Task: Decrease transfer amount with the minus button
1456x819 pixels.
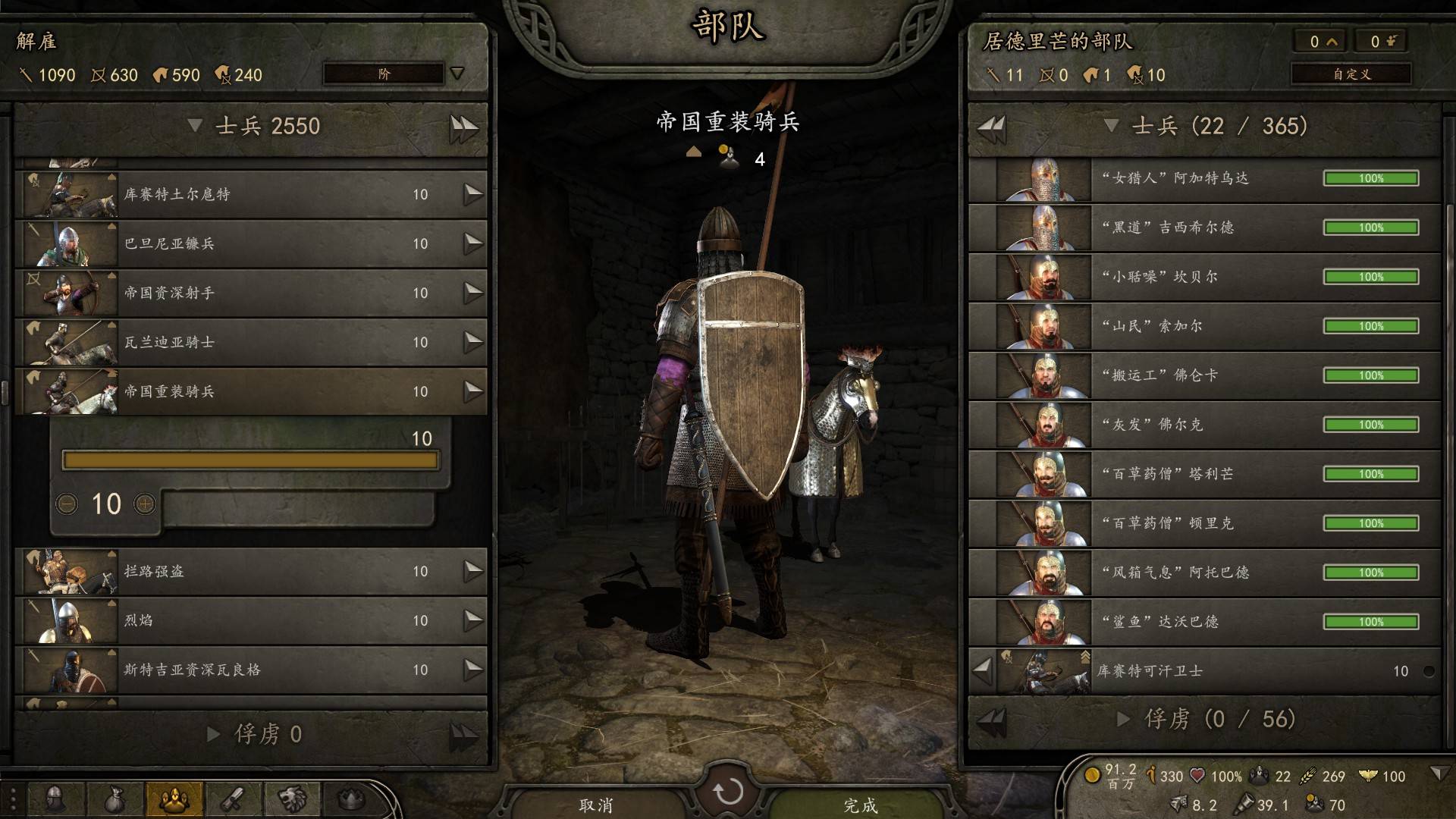Action: tap(67, 504)
